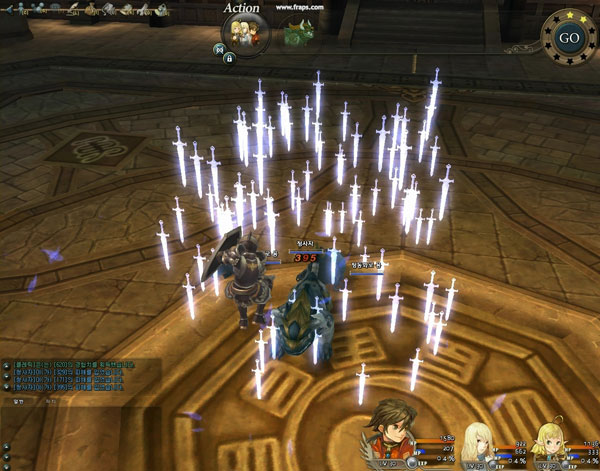Image resolution: width=600 pixels, height=471 pixels.
Task: Click the green dragon pet icon
Action: click(x=296, y=33)
